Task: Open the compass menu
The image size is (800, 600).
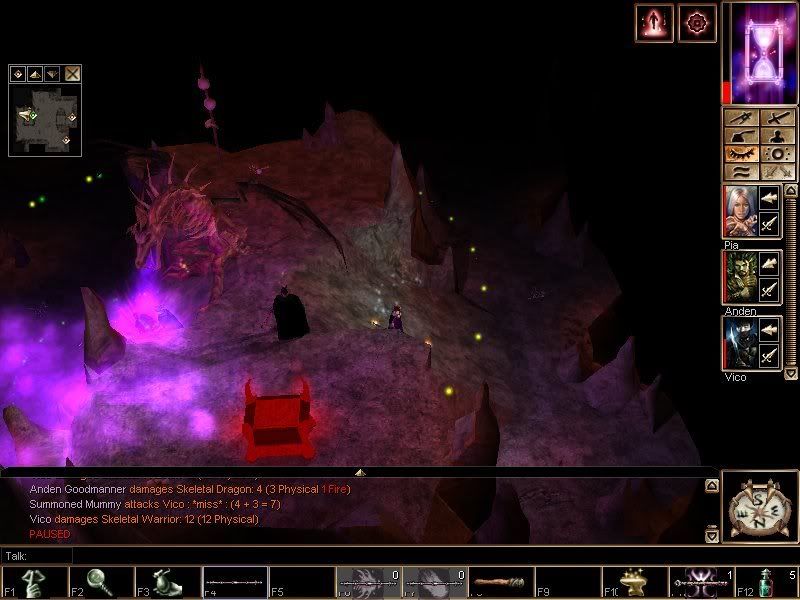Action: [757, 507]
